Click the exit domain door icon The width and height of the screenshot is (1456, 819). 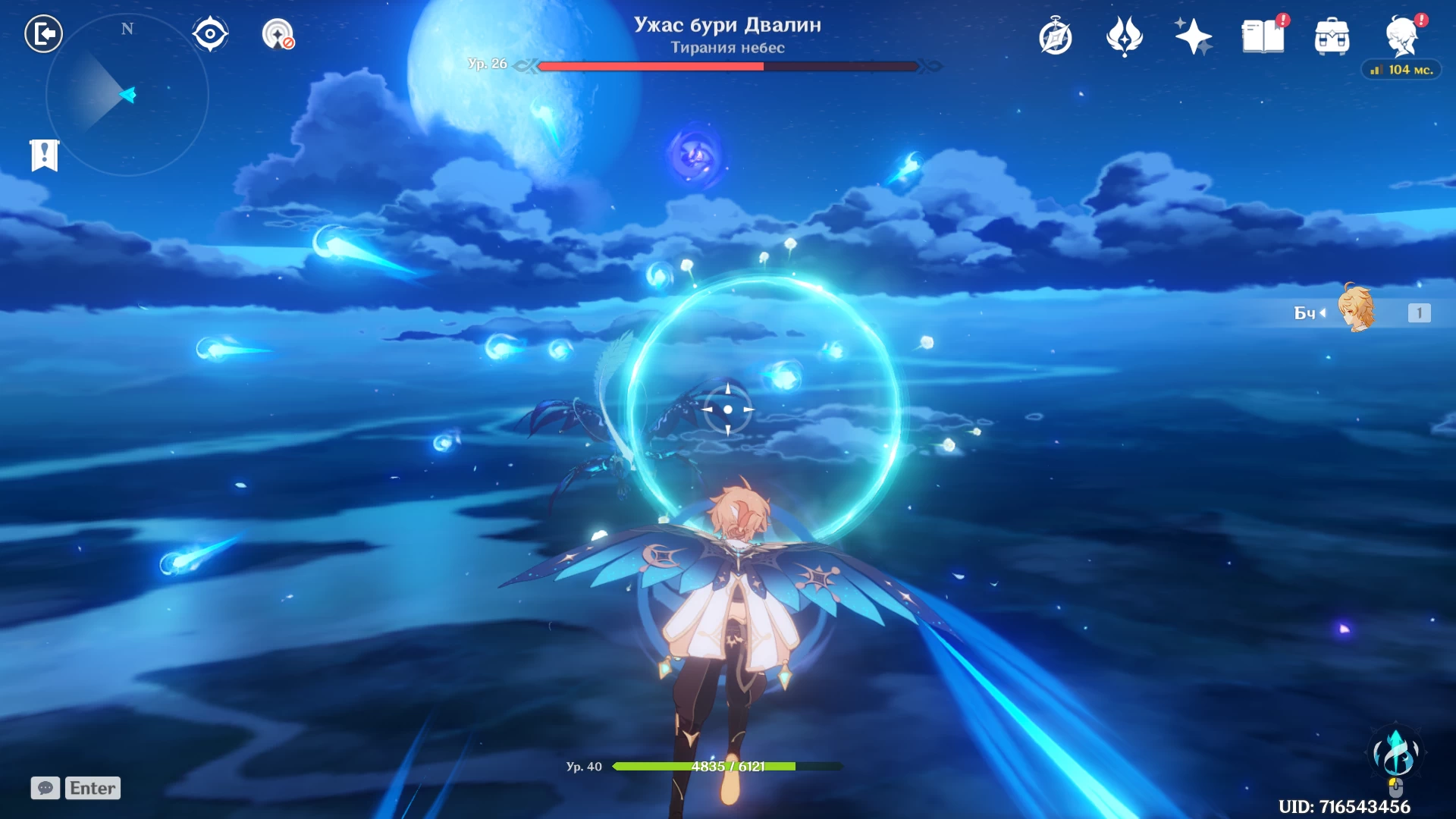click(43, 34)
